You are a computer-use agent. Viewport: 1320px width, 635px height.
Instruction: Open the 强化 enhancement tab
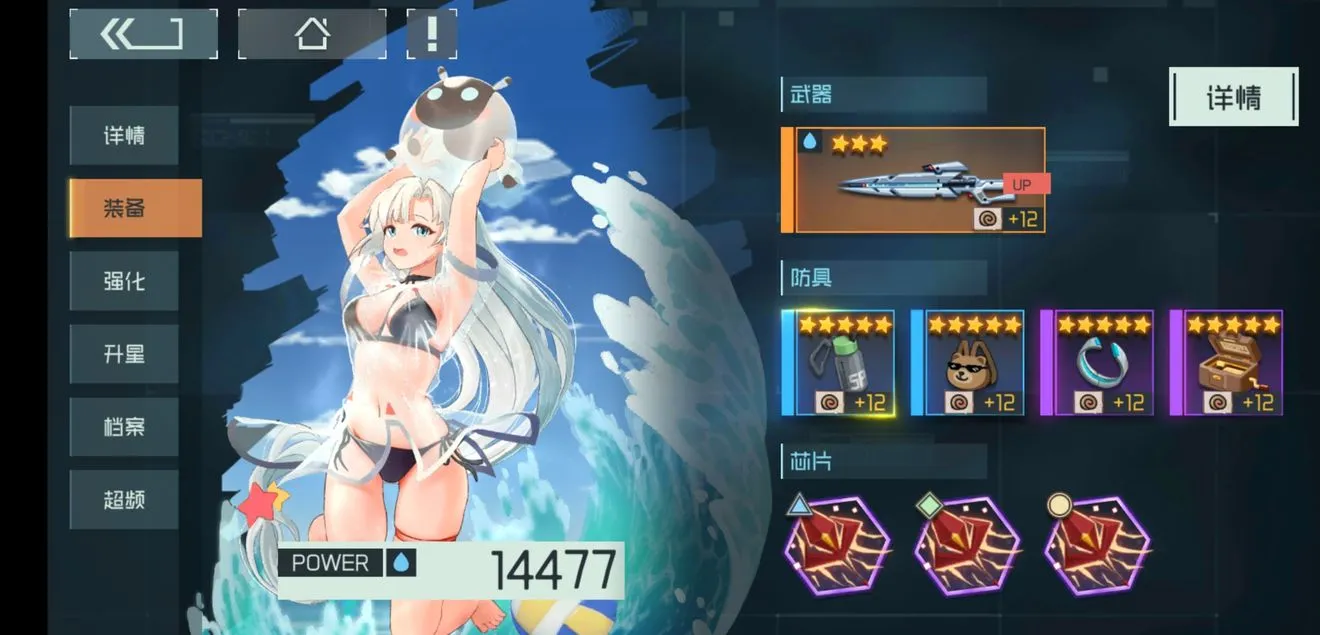click(124, 281)
